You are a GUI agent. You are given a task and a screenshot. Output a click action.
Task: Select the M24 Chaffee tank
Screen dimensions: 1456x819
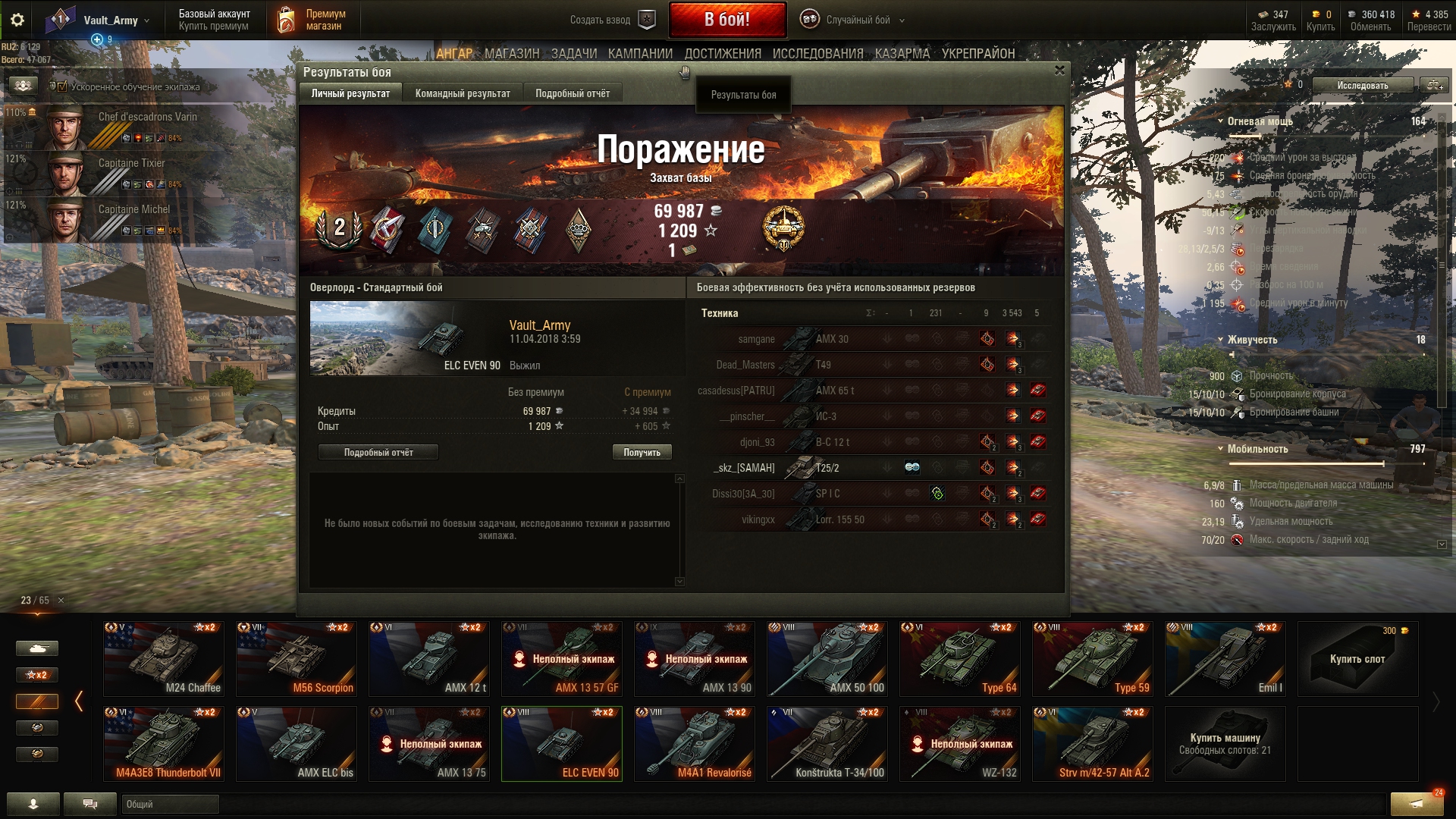[164, 658]
